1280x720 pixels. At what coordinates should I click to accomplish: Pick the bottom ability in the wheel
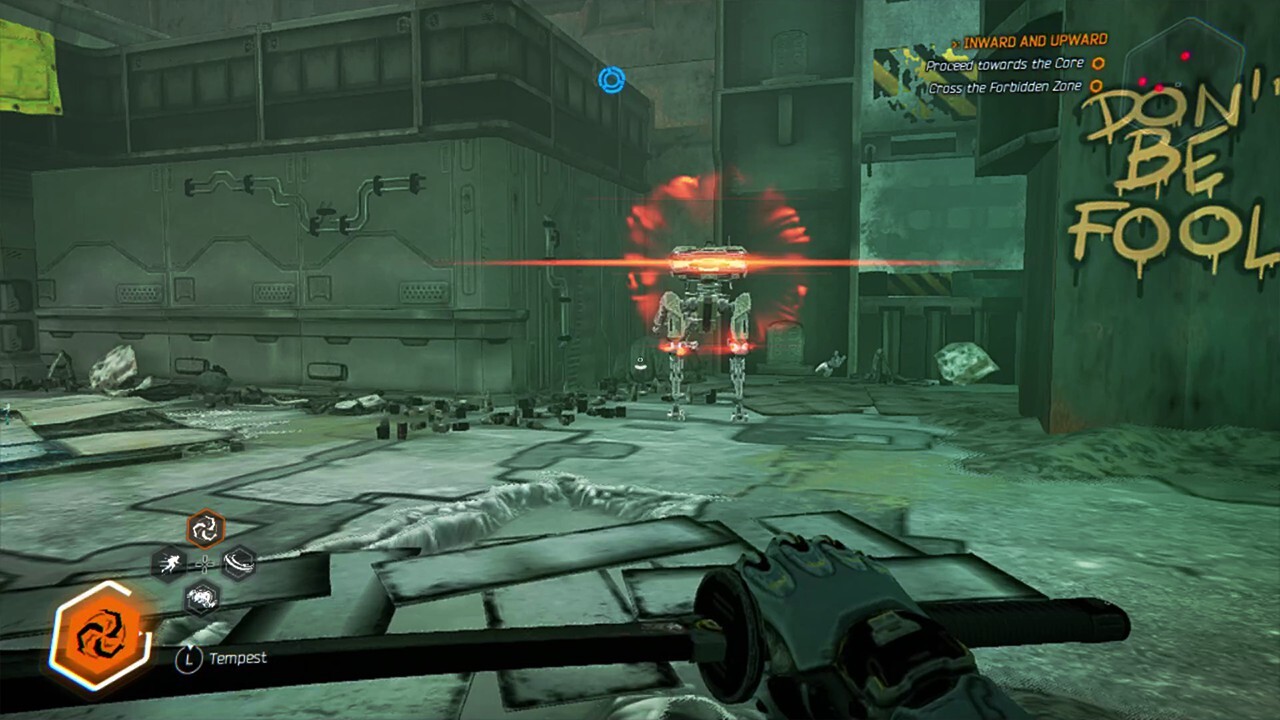[x=203, y=598]
